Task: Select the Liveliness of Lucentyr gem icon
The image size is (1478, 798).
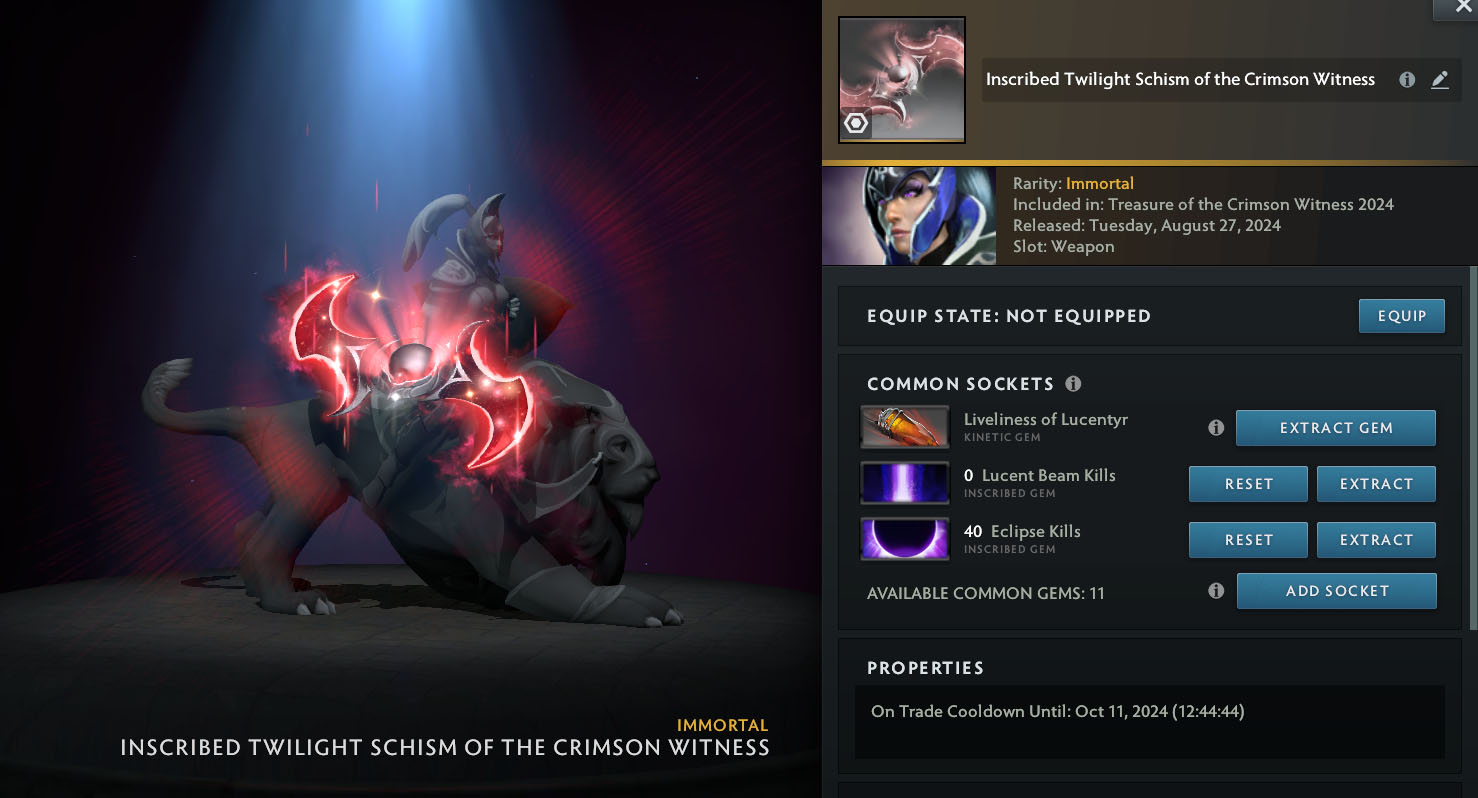Action: pos(905,428)
